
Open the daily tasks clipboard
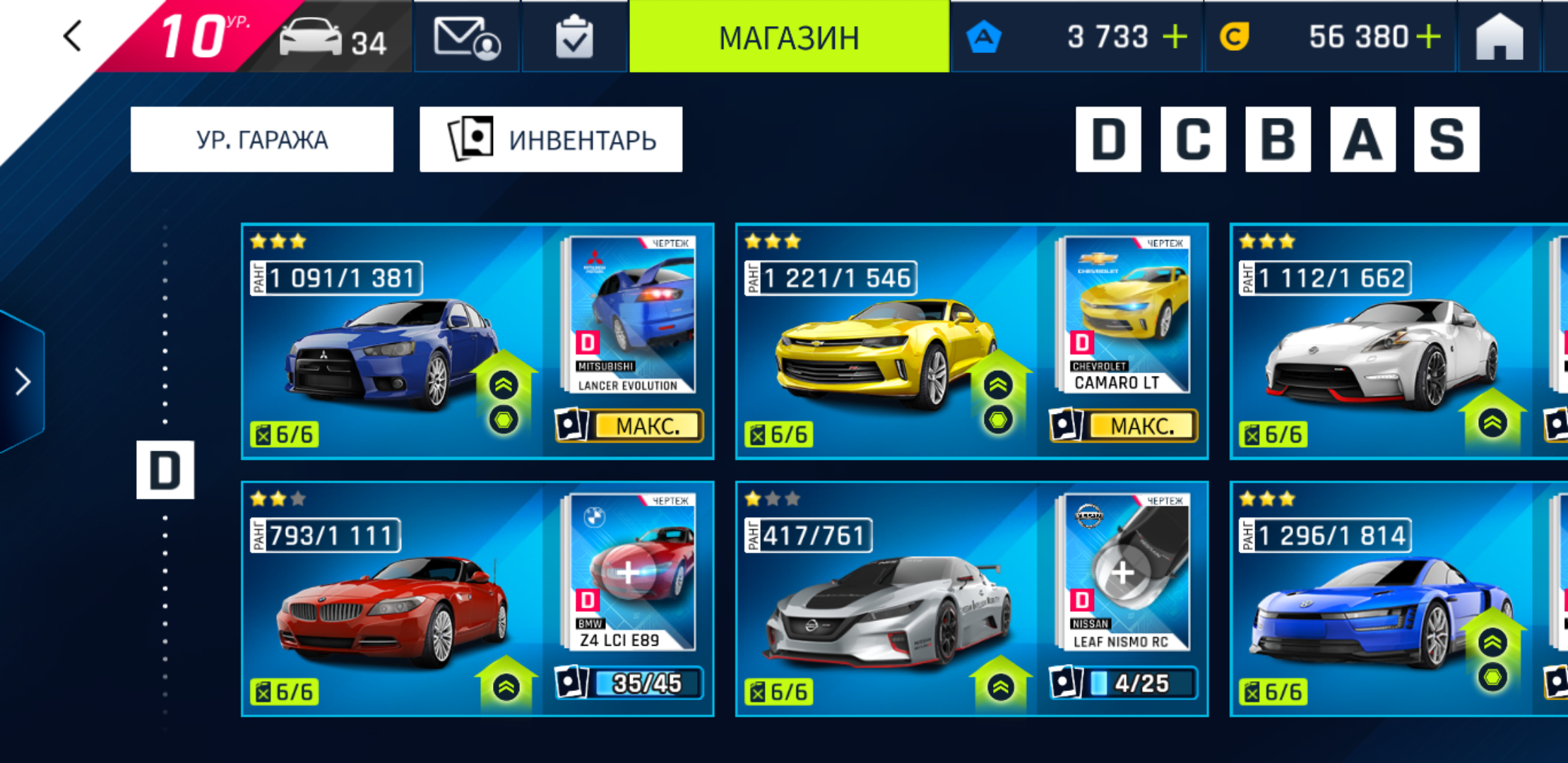(x=574, y=37)
